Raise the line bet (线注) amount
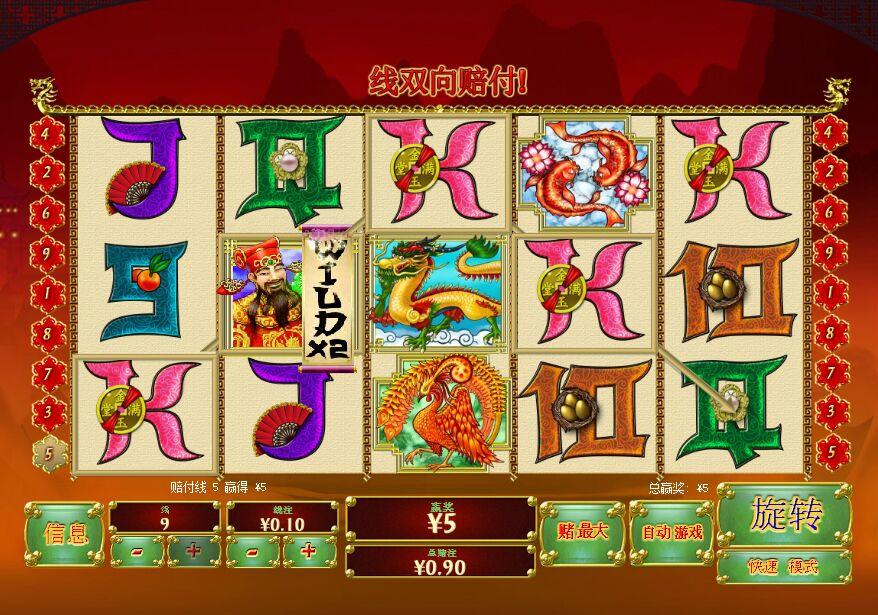Viewport: 878px width, 615px height. point(309,551)
